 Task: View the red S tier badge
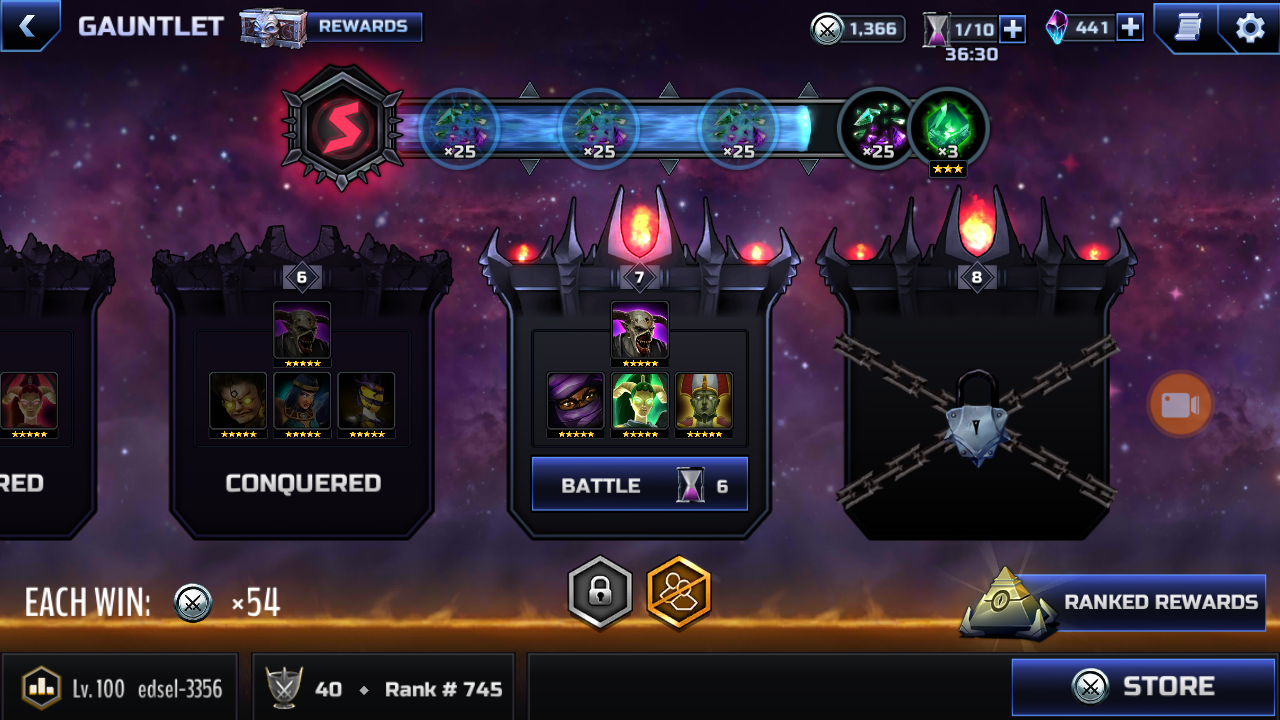(342, 128)
